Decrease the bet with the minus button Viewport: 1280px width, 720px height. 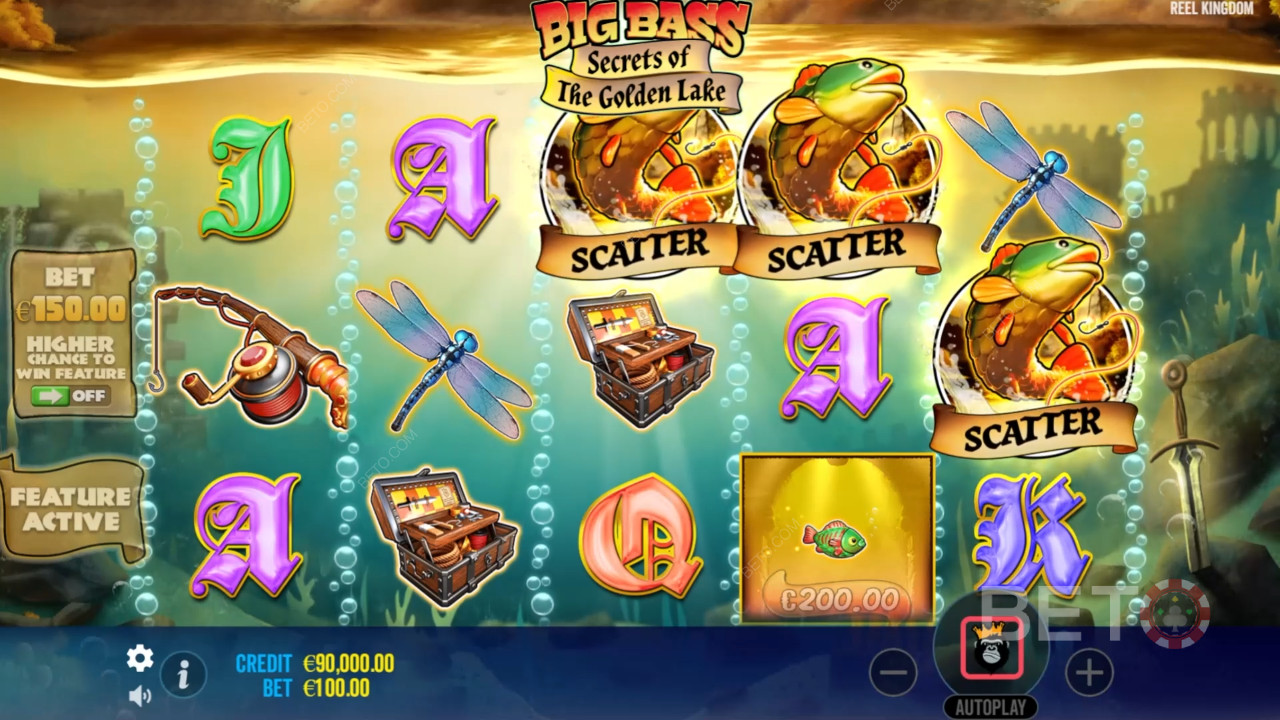click(893, 674)
